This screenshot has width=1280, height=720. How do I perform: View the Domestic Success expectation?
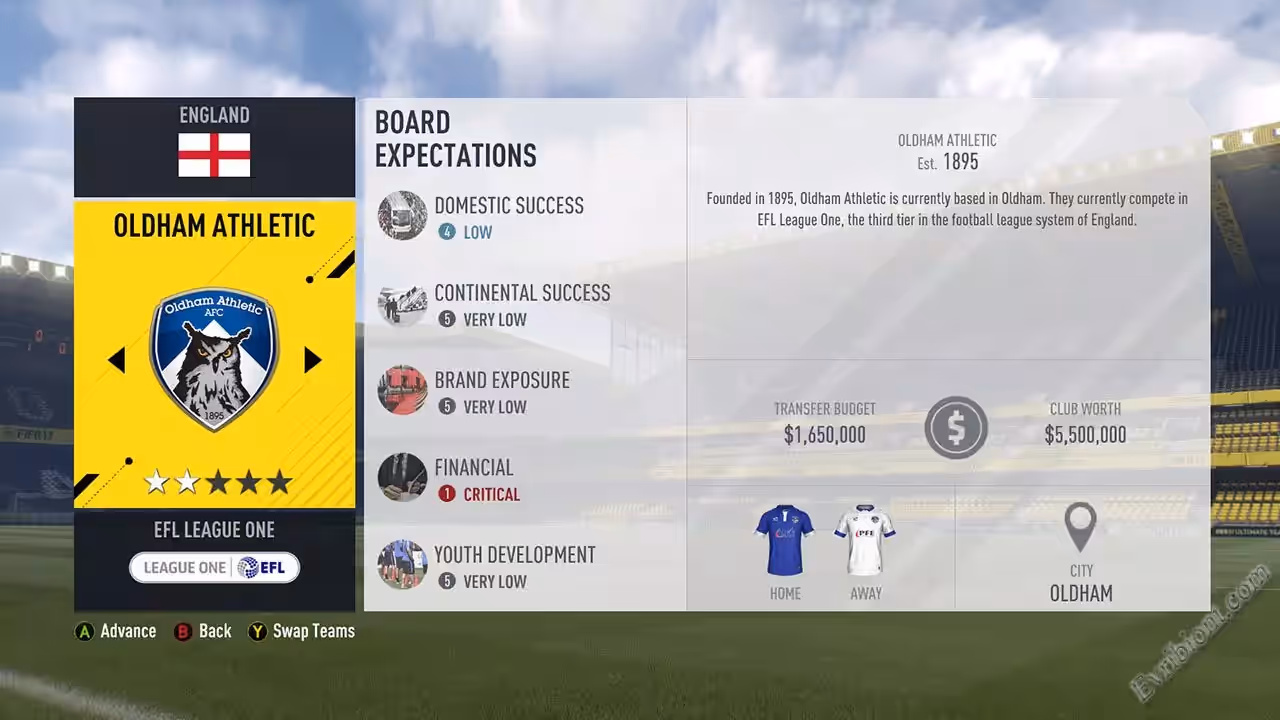[508, 217]
